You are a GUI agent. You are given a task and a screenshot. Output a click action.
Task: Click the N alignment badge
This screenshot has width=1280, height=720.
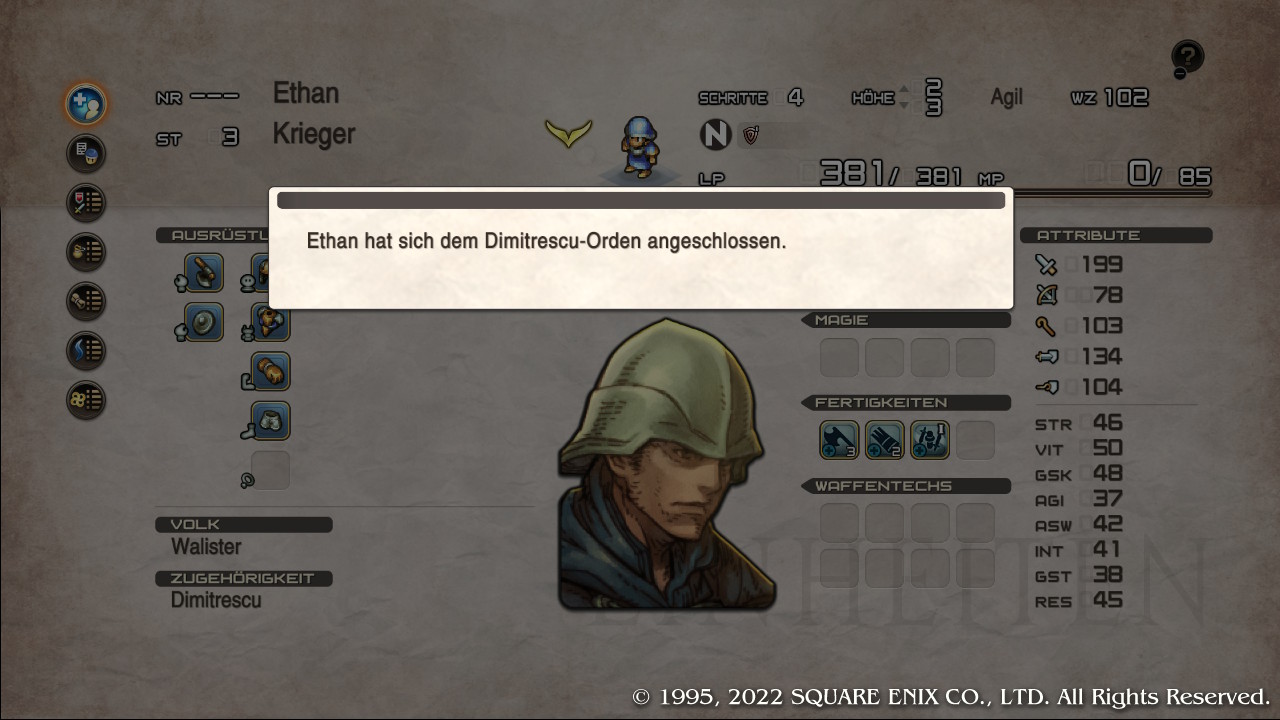pyautogui.click(x=715, y=134)
